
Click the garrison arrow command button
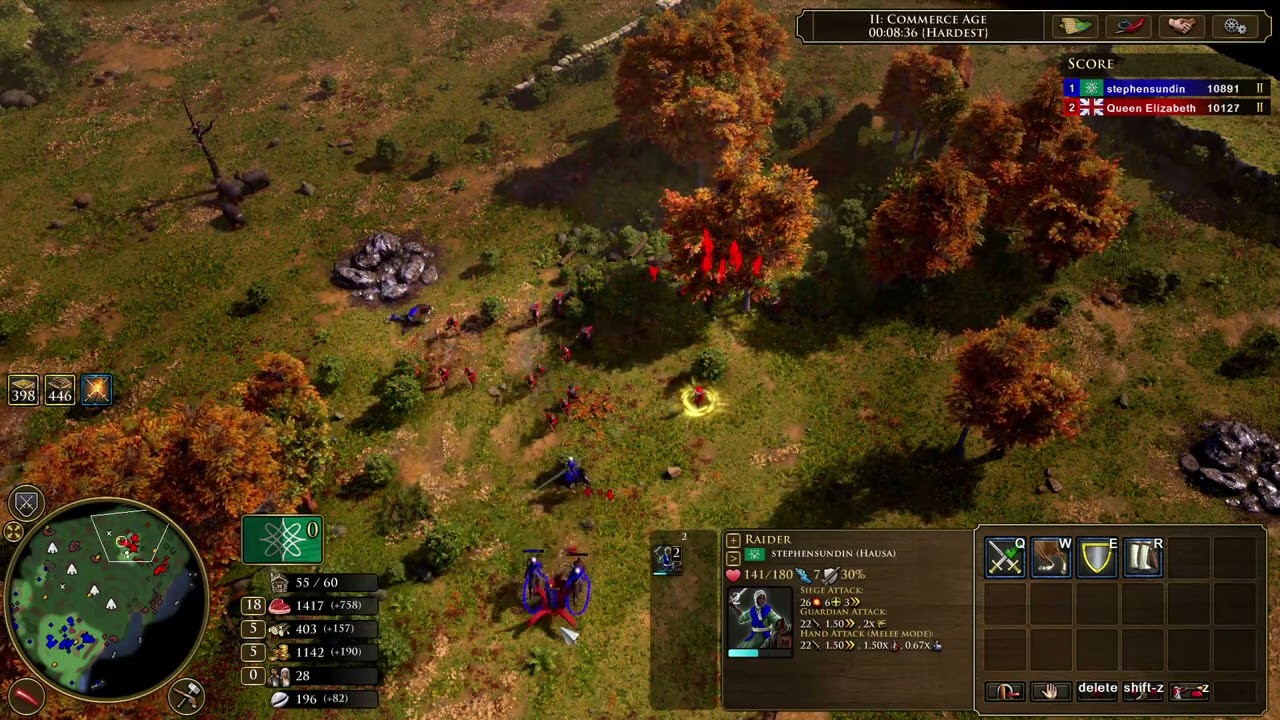1005,691
